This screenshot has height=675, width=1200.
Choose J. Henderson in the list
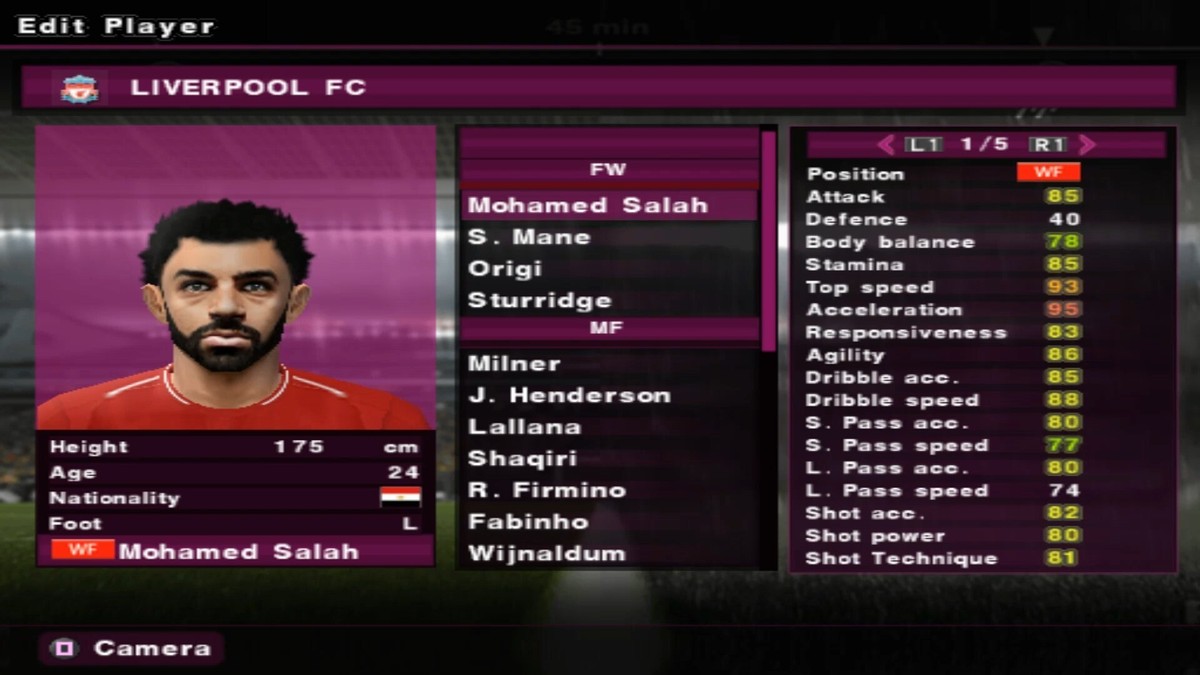569,395
